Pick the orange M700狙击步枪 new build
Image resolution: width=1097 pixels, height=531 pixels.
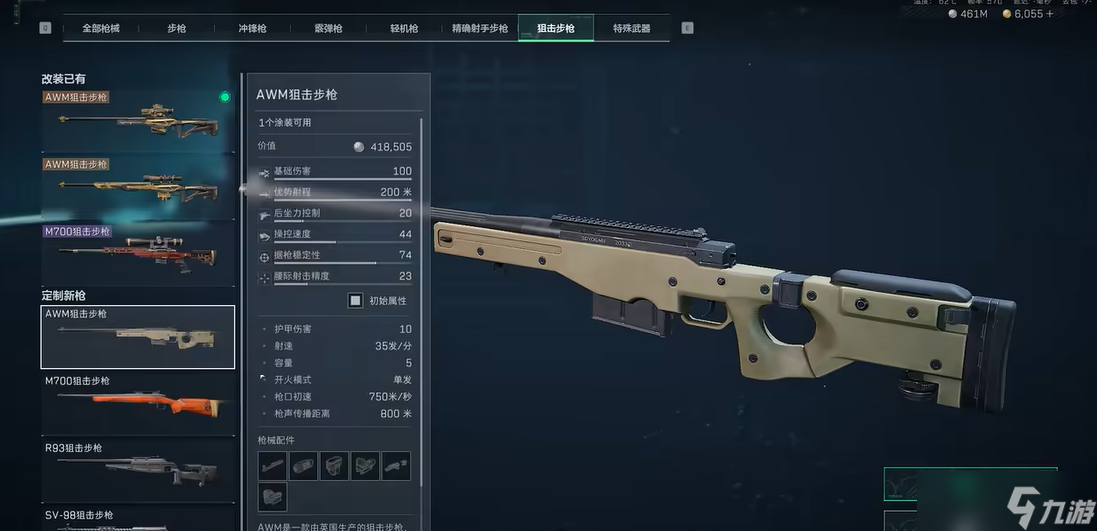[x=138, y=403]
